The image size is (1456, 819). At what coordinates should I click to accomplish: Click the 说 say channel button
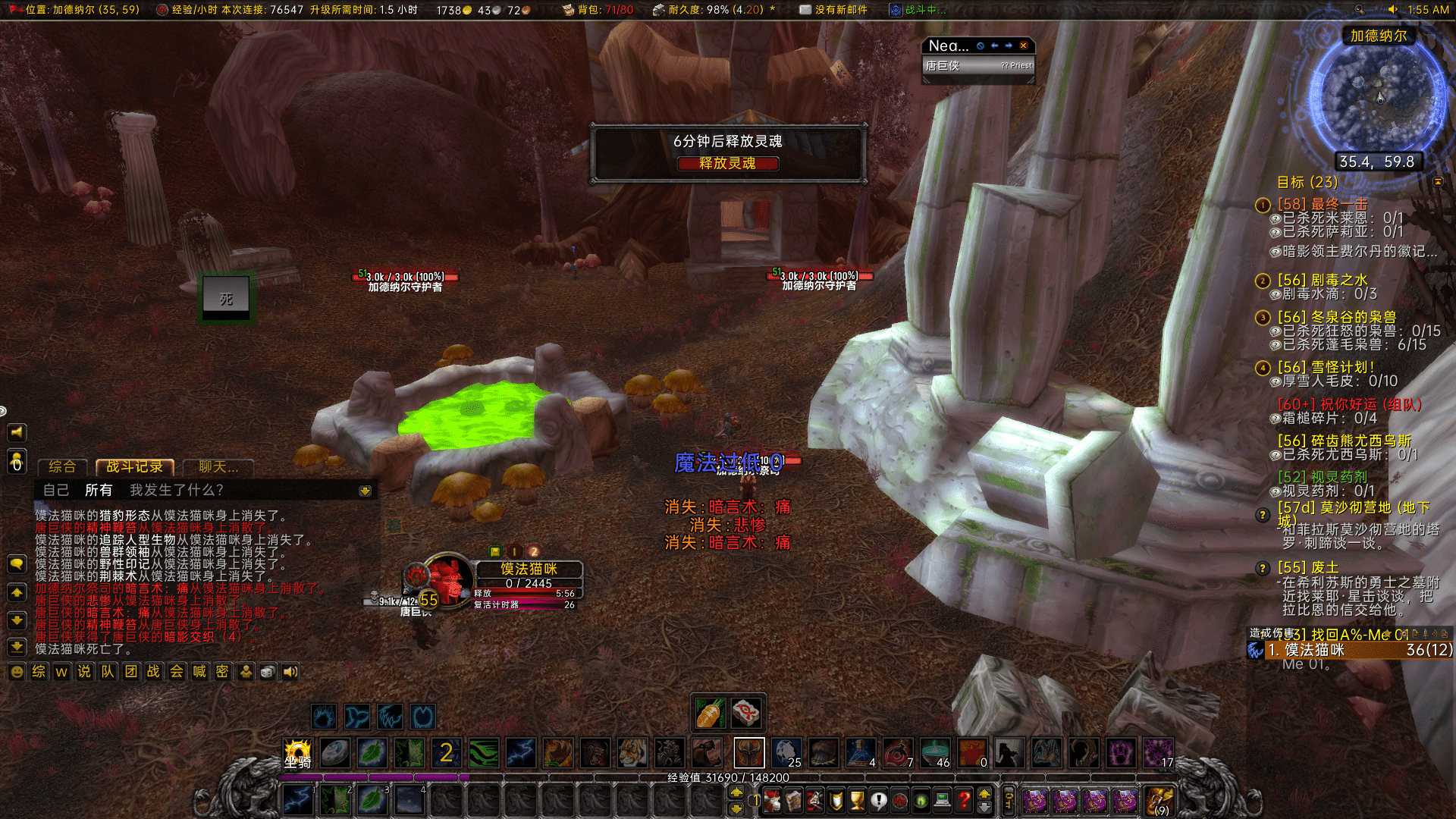tap(84, 672)
